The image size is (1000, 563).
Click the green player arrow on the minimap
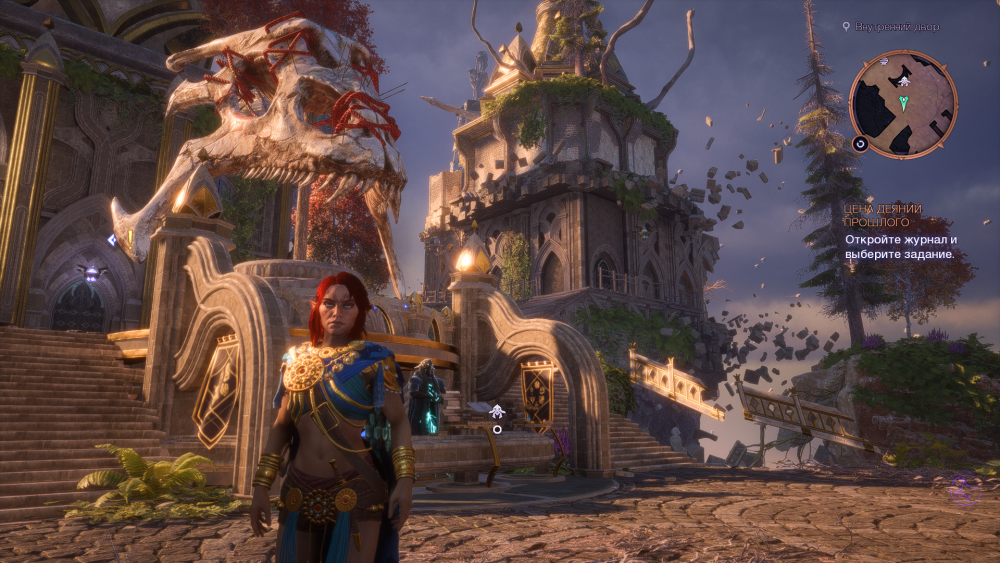pos(904,102)
